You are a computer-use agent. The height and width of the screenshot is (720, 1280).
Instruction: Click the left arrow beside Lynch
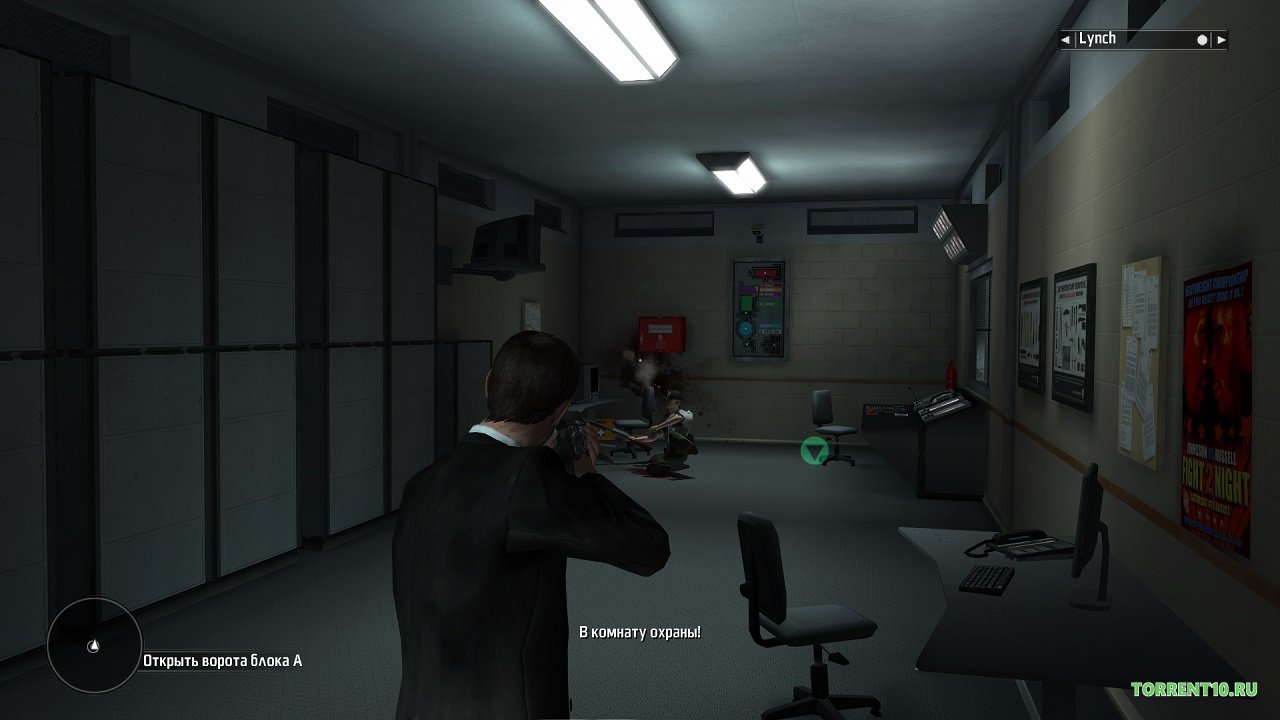click(x=1066, y=40)
